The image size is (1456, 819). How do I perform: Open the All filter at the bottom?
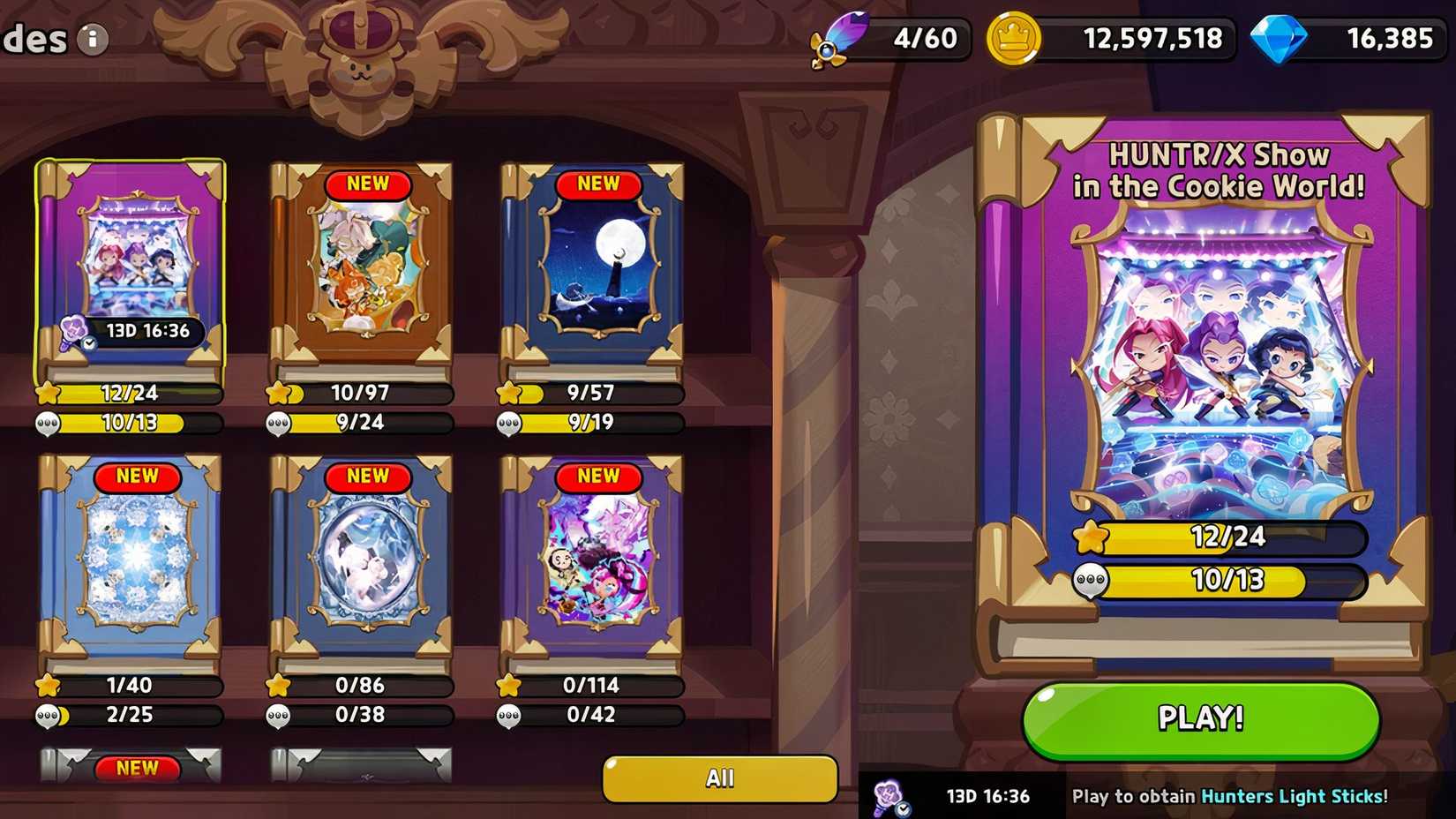click(720, 778)
